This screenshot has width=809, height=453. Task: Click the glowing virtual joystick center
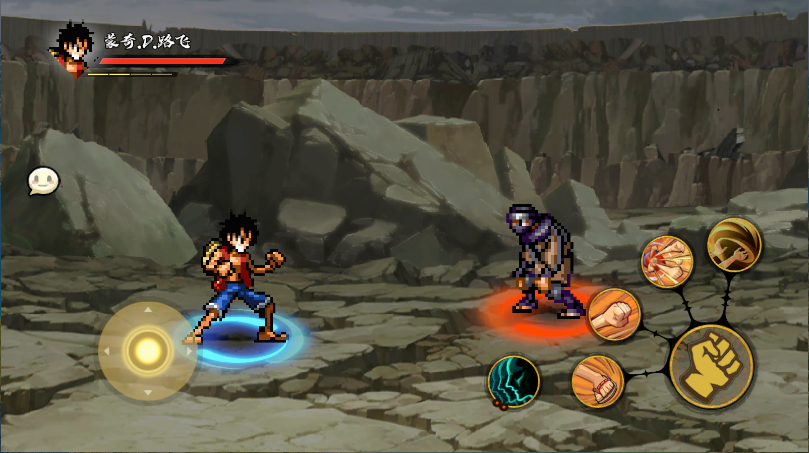(148, 350)
